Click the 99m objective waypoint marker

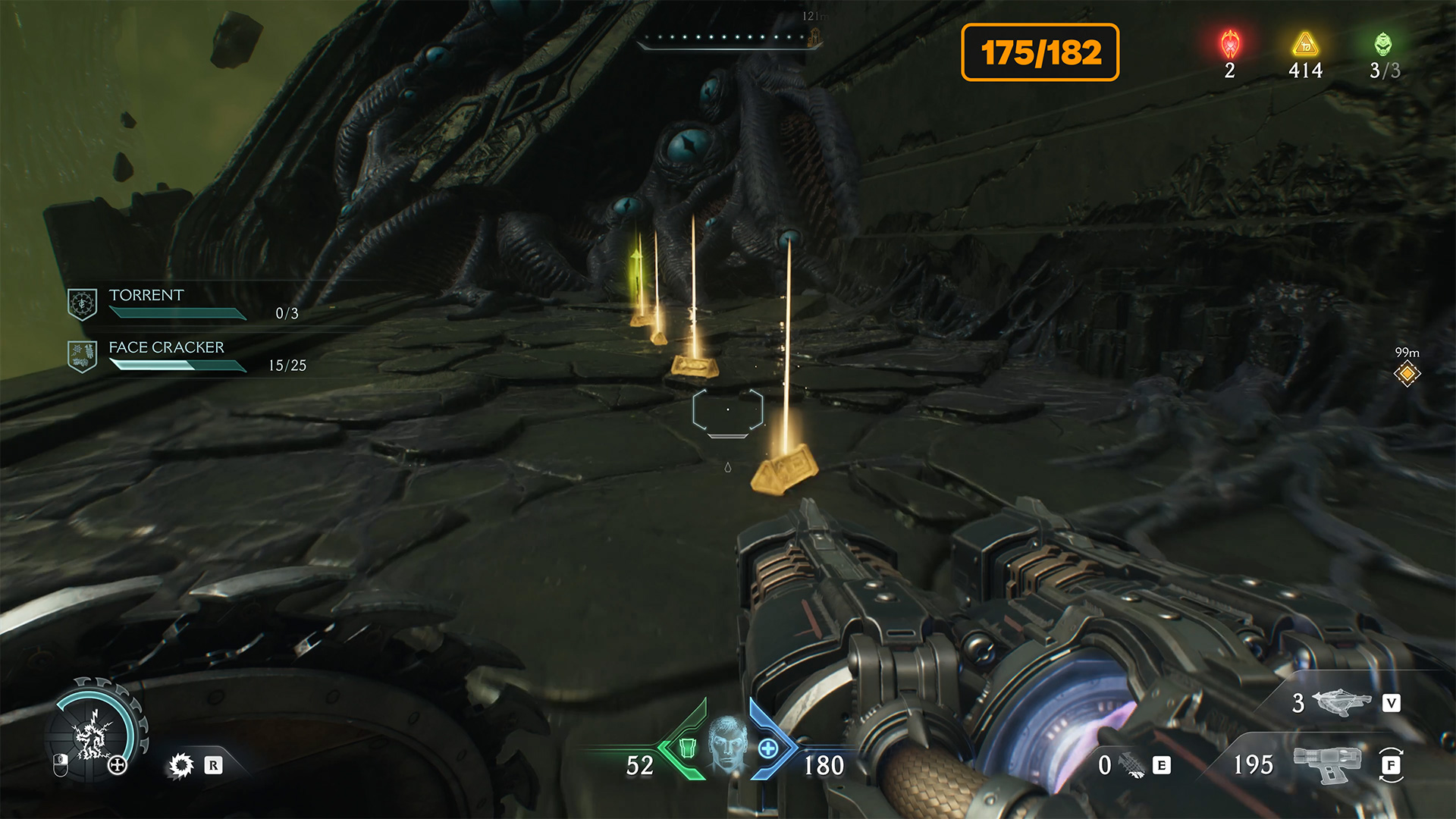[1407, 373]
